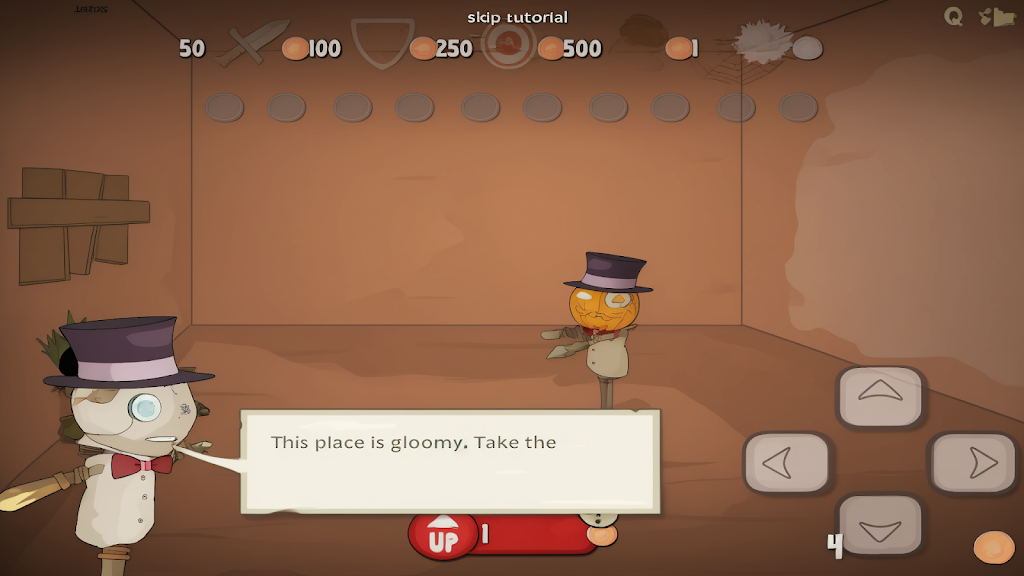Tap the up arrow stone button
Screen dimensions: 1024x576
click(880, 396)
